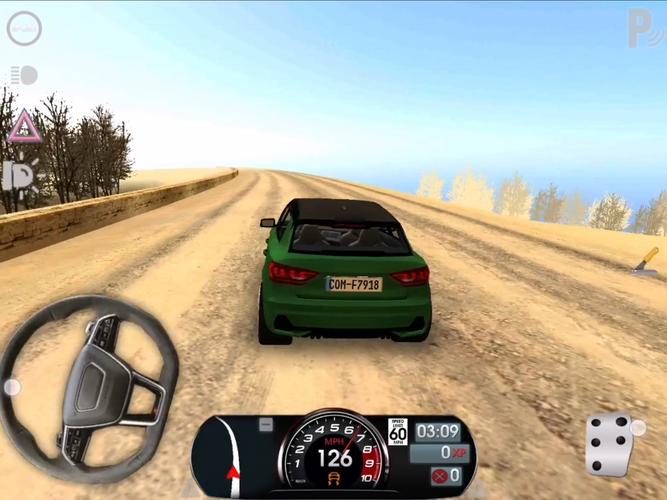Tap the accelerator pedal

[x=609, y=445]
